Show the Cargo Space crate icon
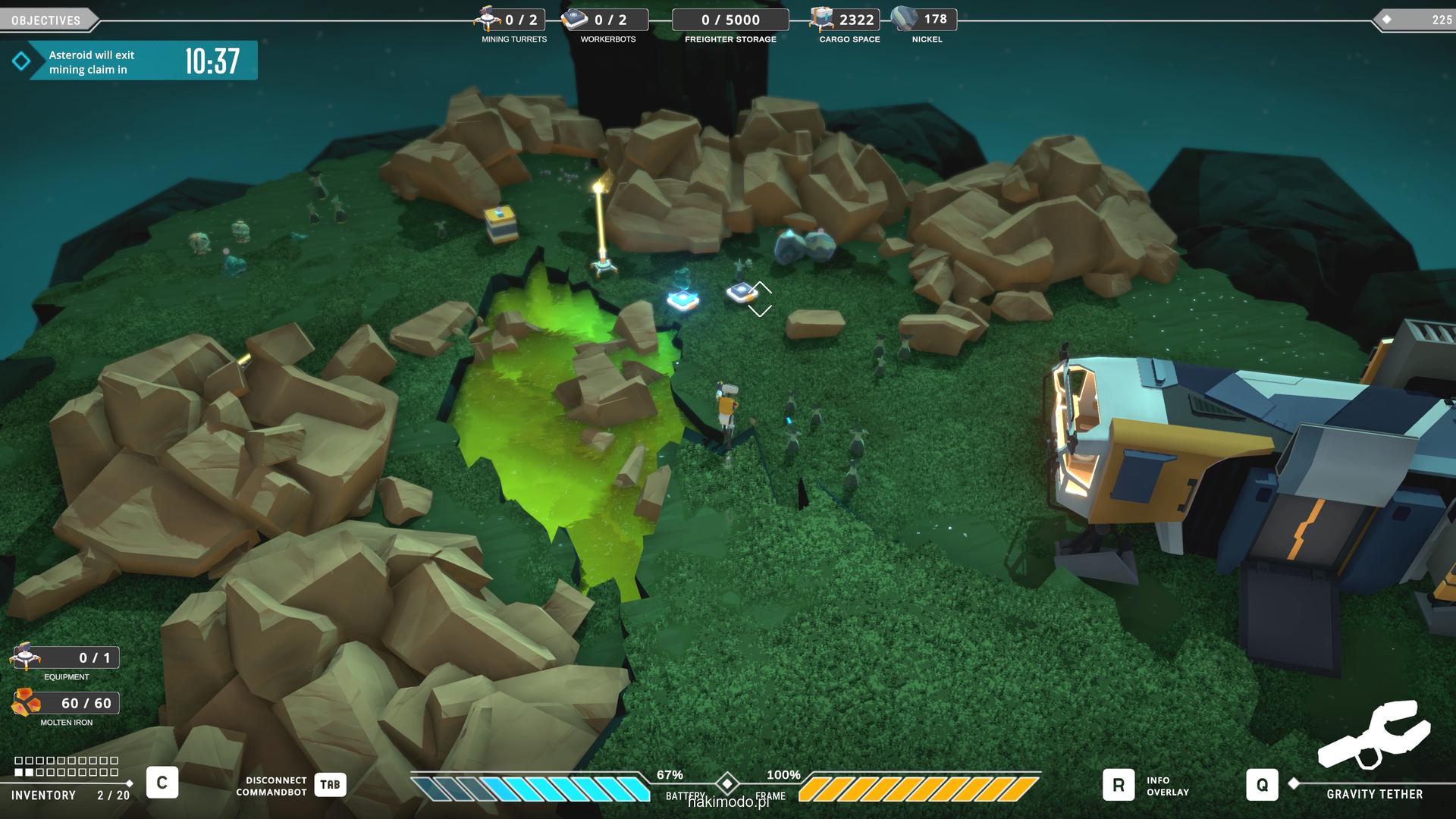The width and height of the screenshot is (1456, 819). 821,18
